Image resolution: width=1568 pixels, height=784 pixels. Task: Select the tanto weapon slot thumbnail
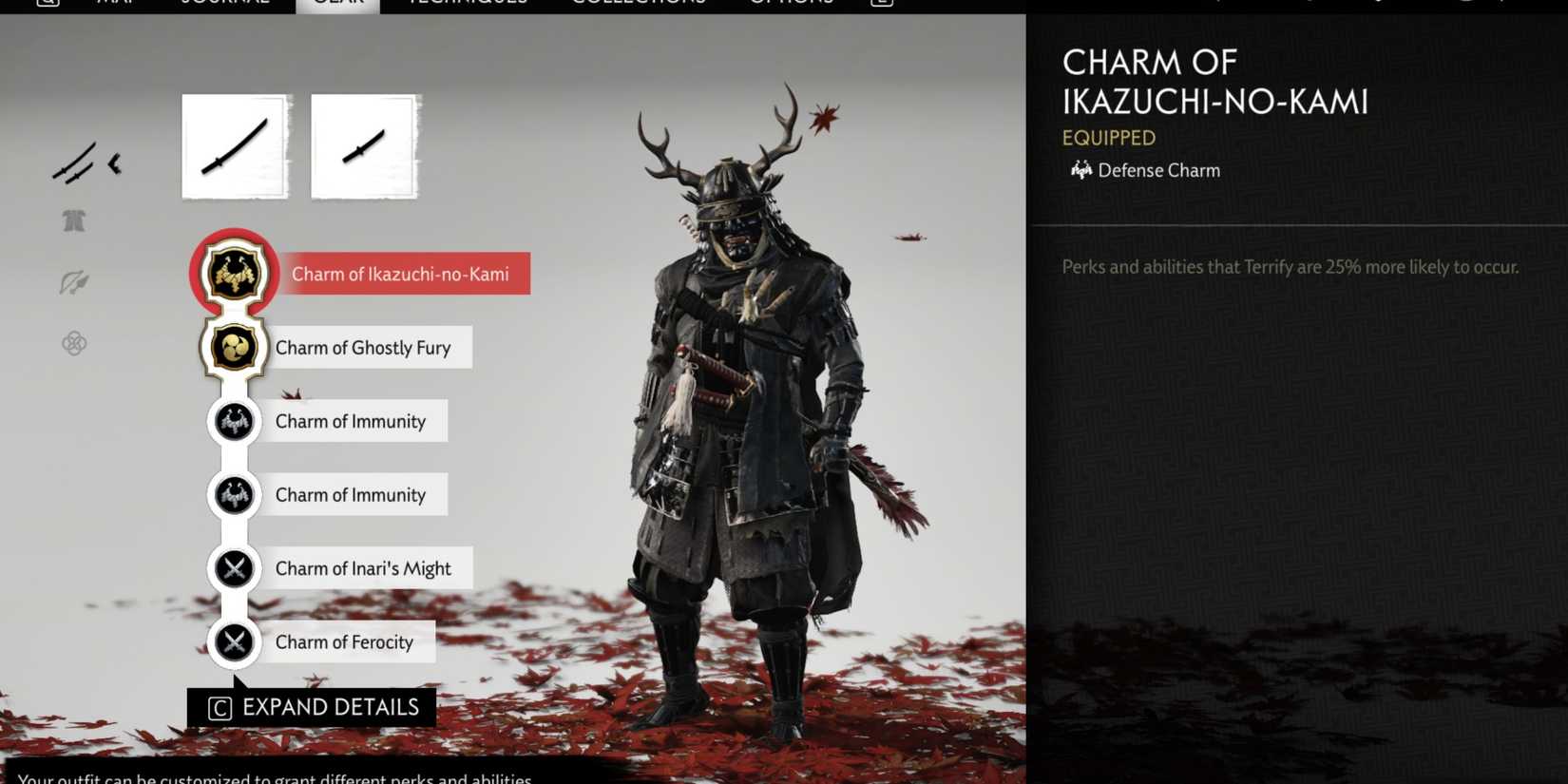365,145
